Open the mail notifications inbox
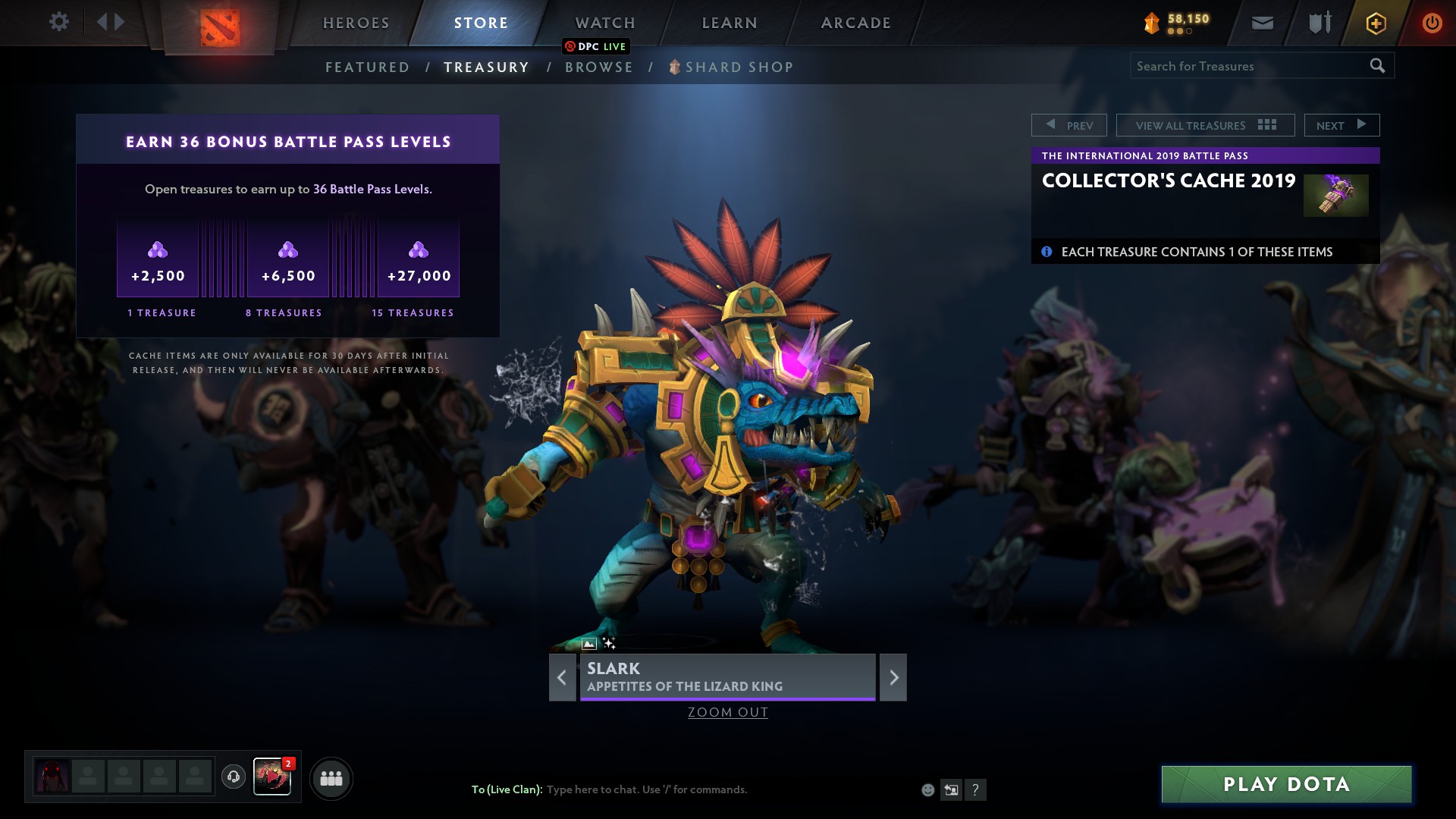This screenshot has width=1456, height=819. tap(1261, 22)
